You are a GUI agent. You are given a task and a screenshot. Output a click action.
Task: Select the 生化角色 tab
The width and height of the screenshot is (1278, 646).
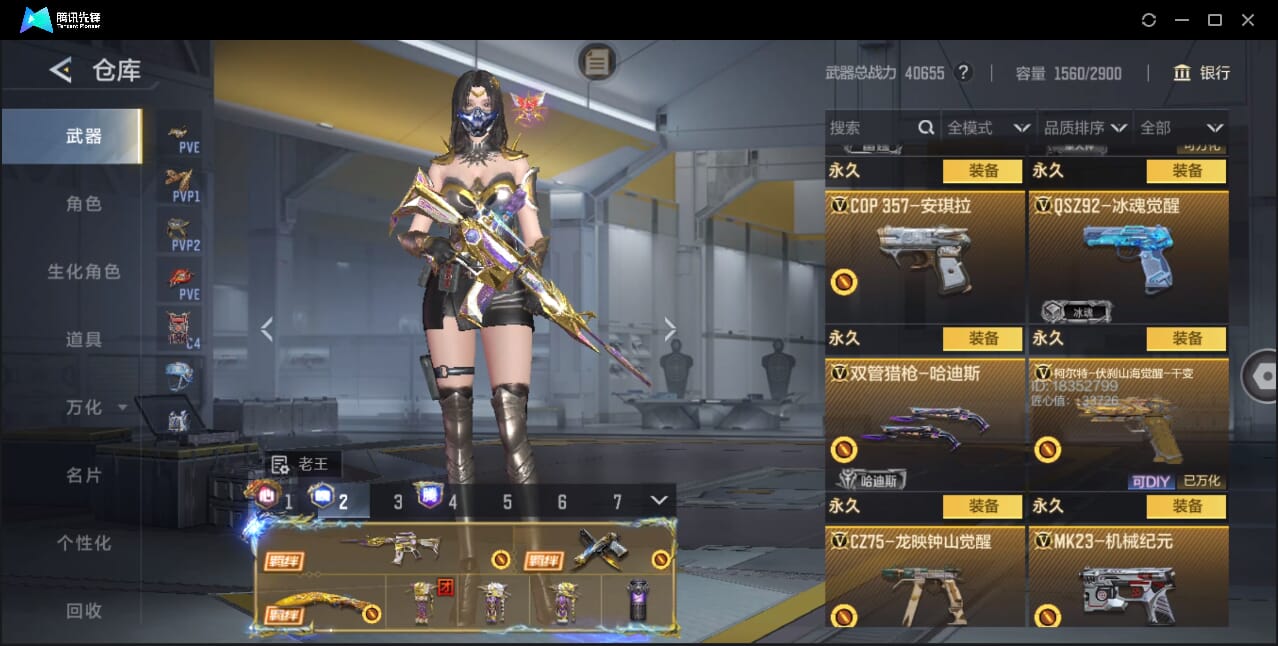[x=84, y=272]
